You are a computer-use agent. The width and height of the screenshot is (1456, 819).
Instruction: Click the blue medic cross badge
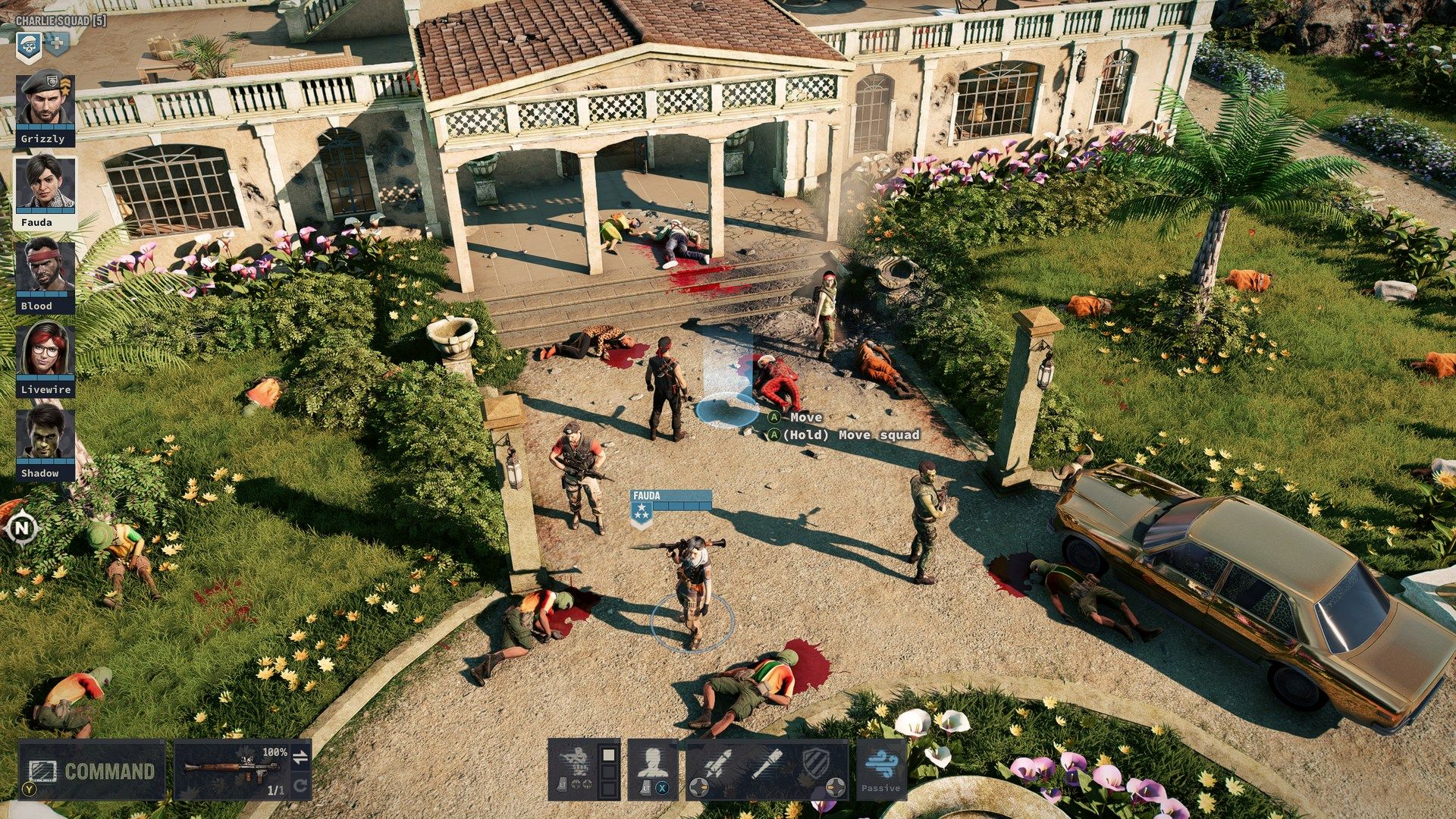pyautogui.click(x=56, y=43)
